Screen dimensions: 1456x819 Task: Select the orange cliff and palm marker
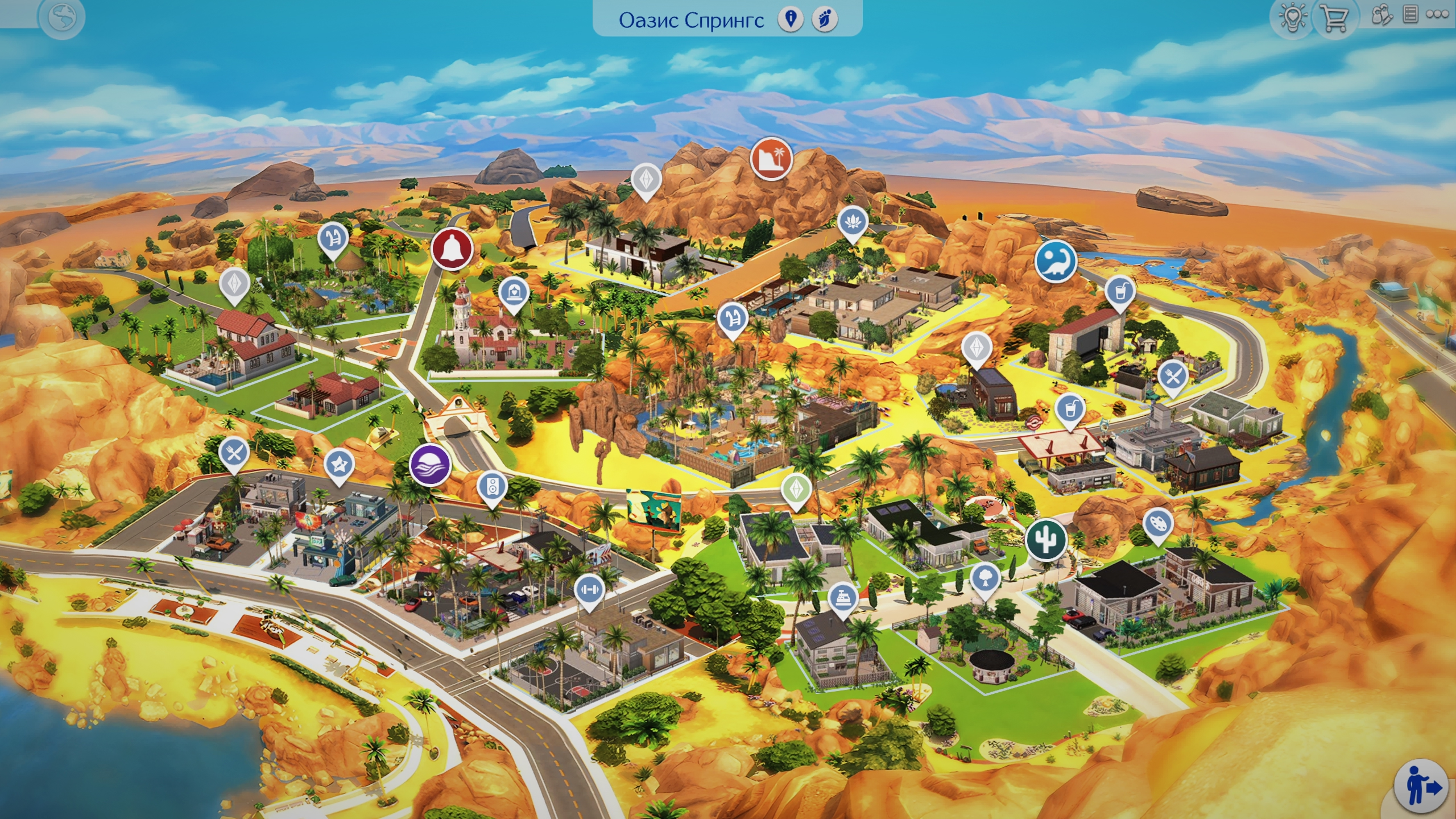pyautogui.click(x=771, y=159)
